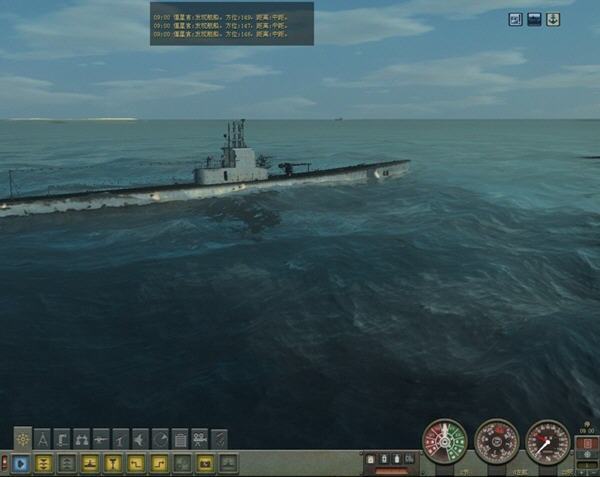Click the compass heading dial

496,441
